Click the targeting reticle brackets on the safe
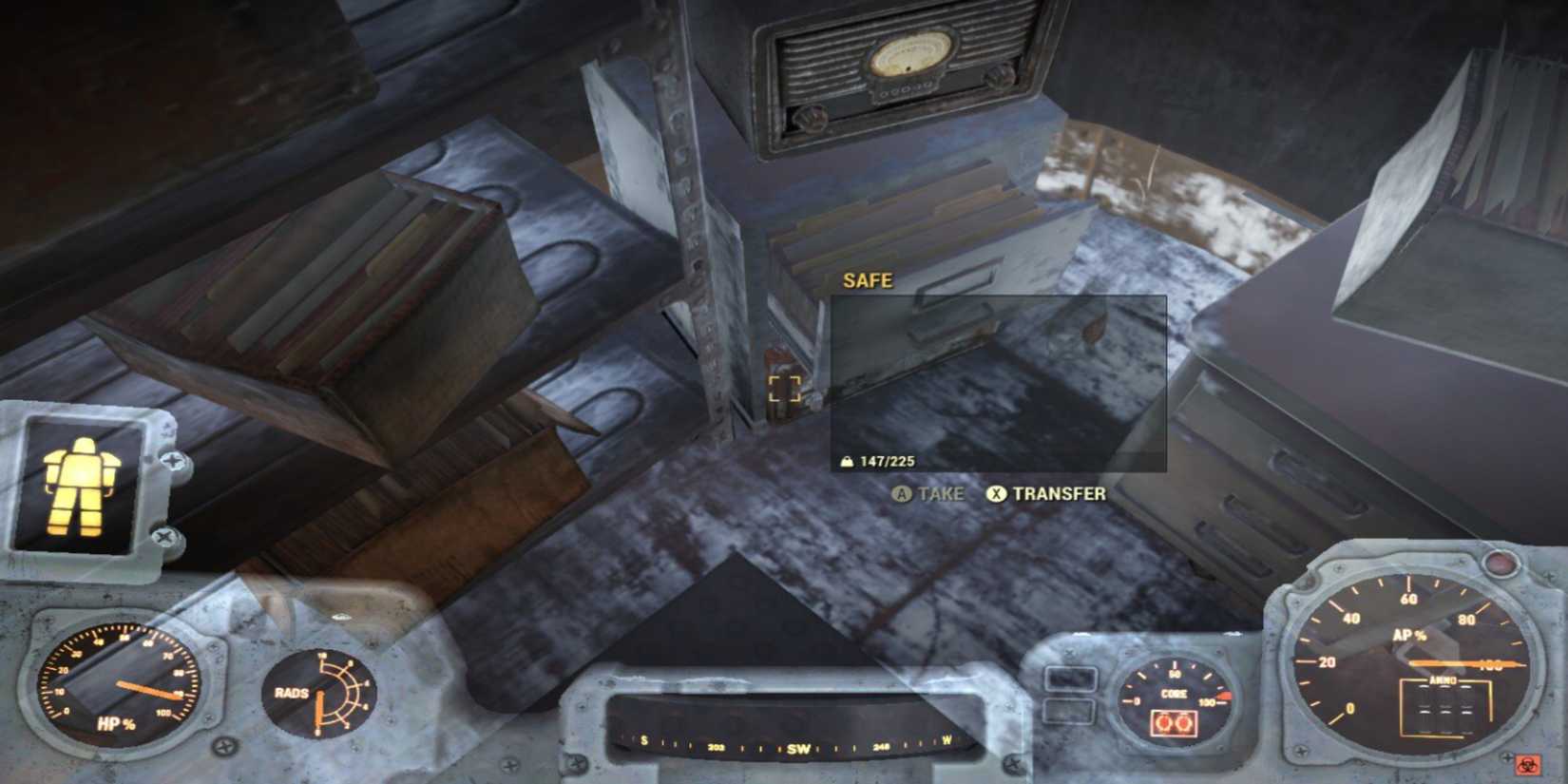This screenshot has height=784, width=1568. coord(787,388)
